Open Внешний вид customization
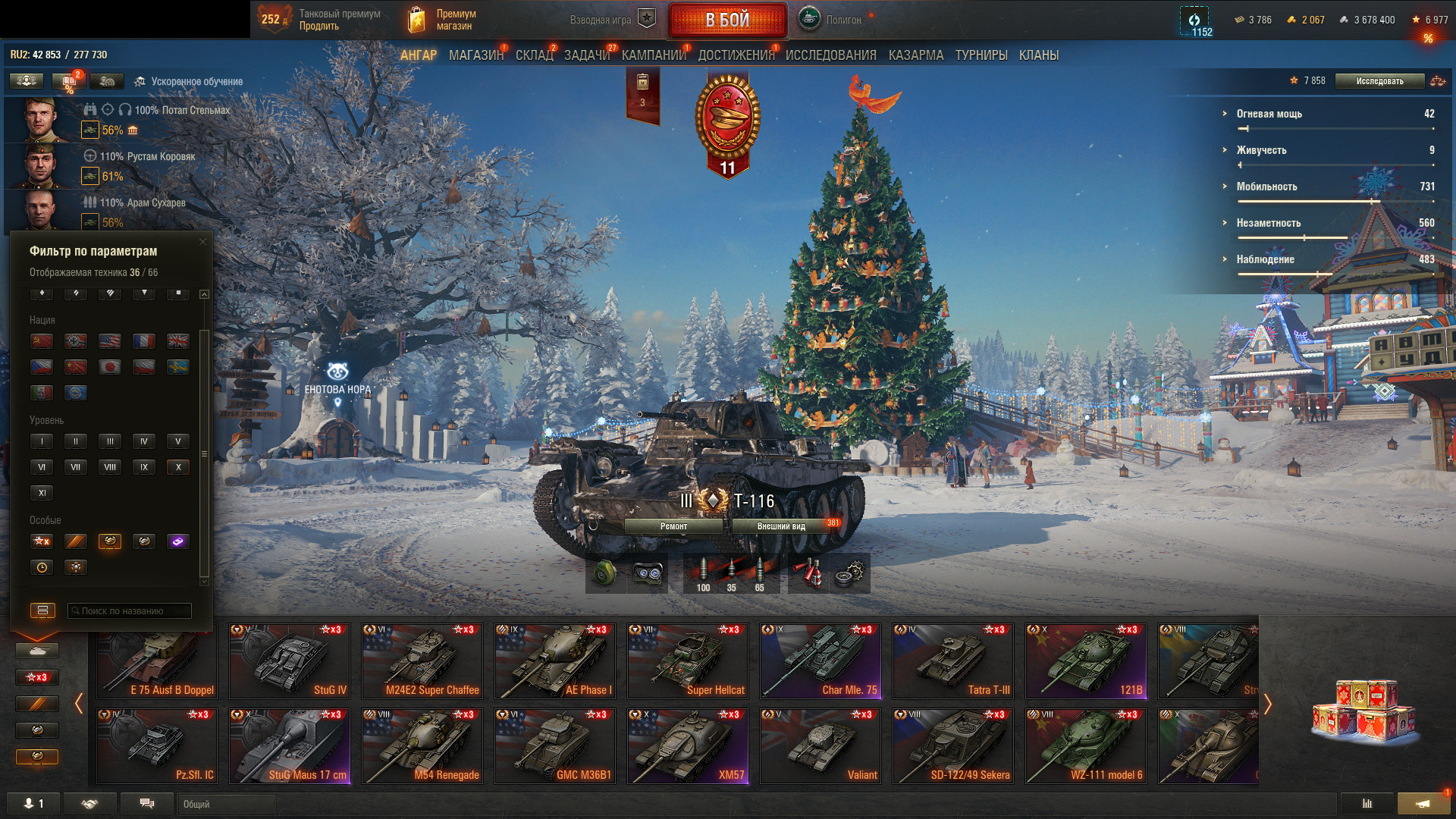Viewport: 1456px width, 819px height. coord(781,526)
